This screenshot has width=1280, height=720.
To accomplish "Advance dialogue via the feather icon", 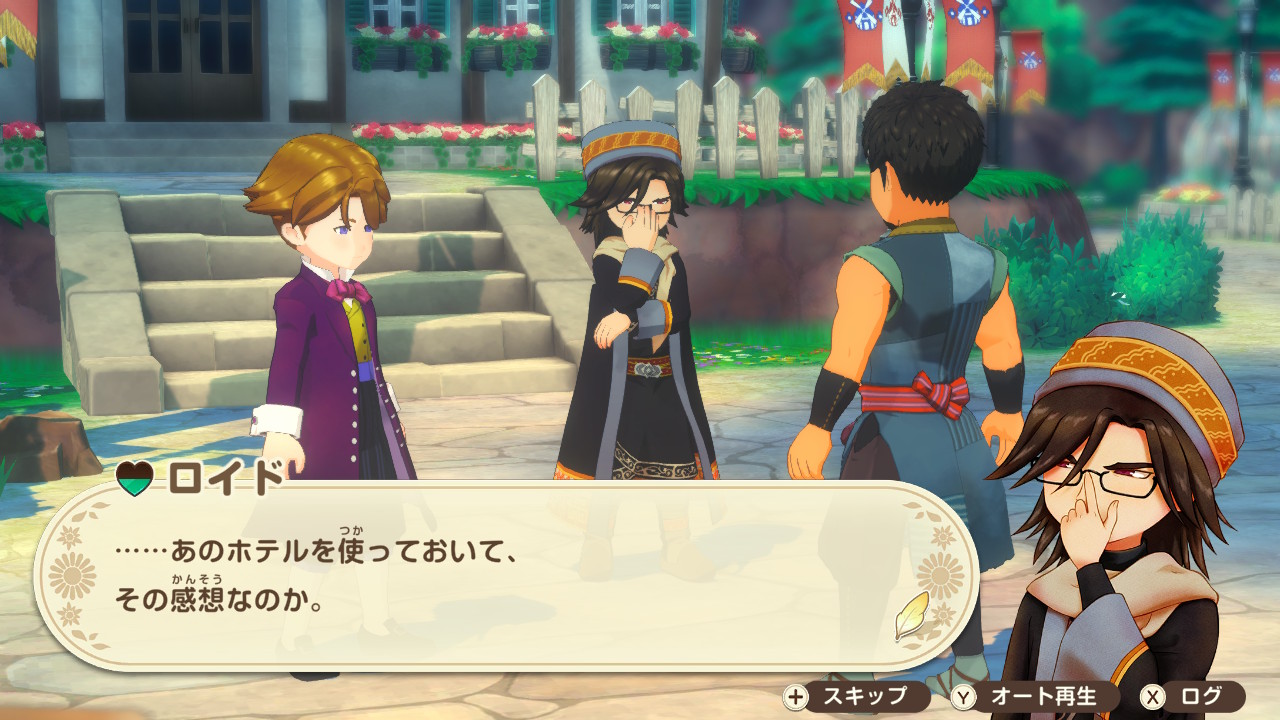I will point(912,616).
